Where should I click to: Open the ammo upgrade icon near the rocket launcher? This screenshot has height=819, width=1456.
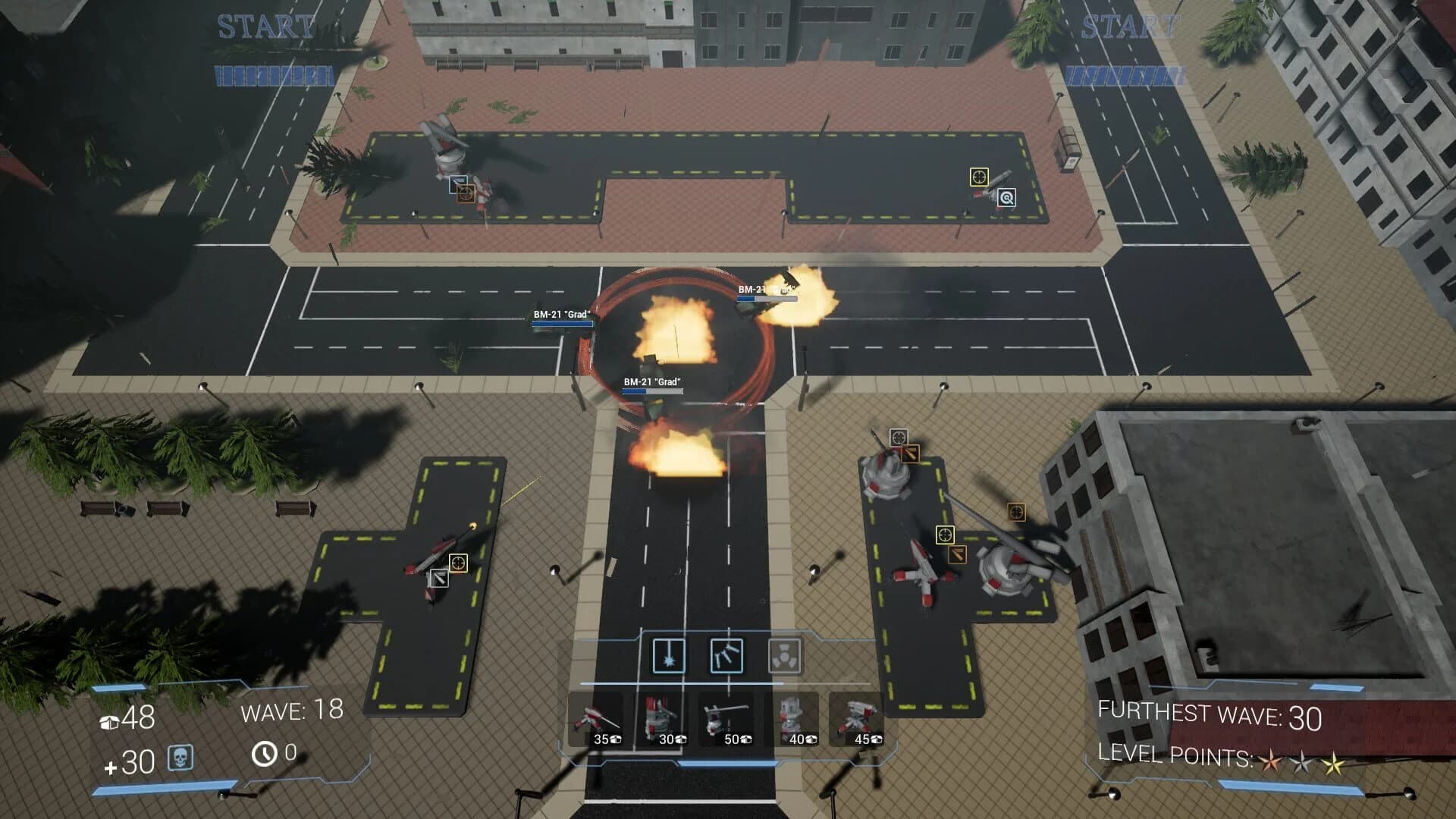958,556
